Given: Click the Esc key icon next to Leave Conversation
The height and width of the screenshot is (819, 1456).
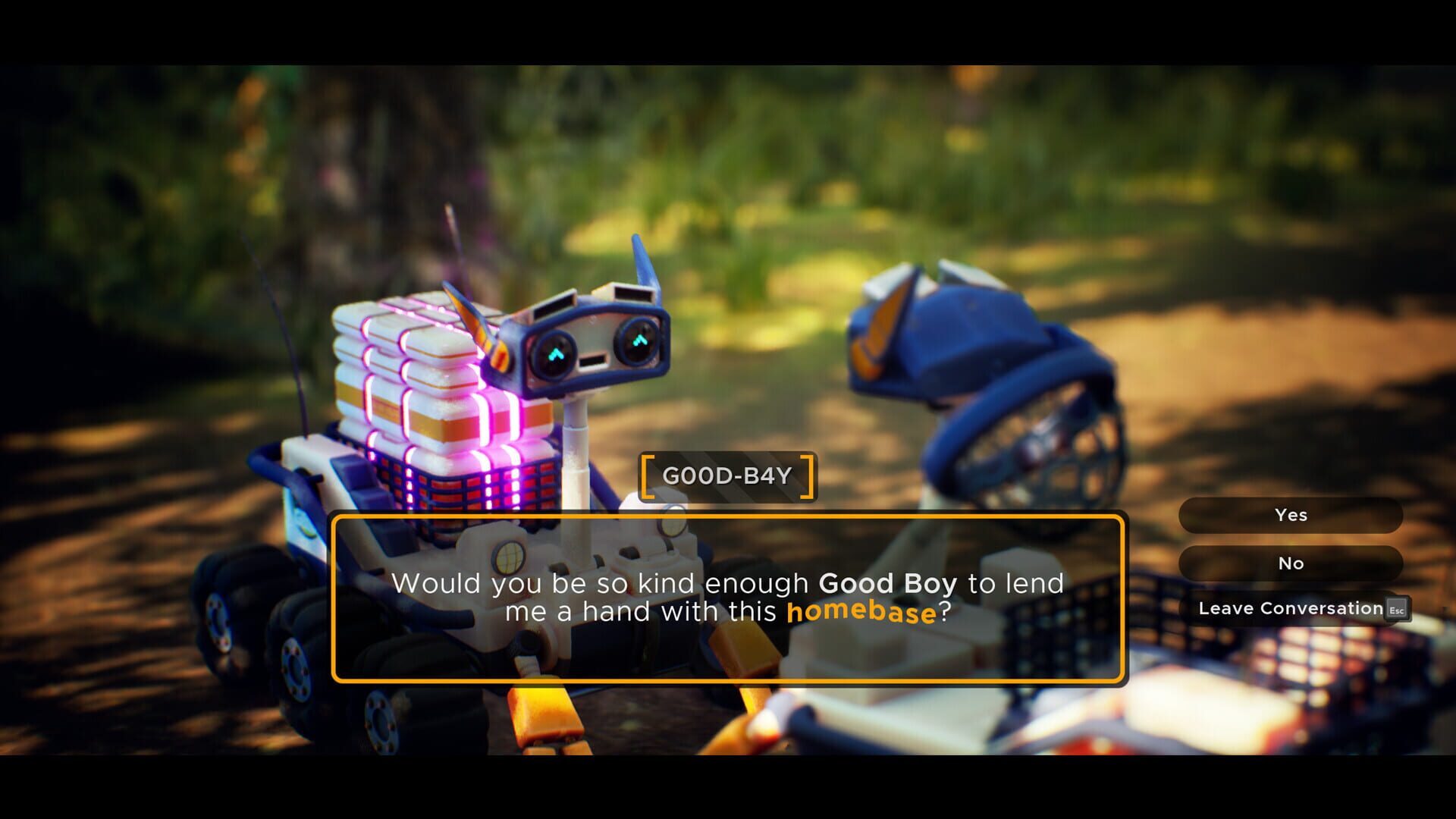Looking at the screenshot, I should pyautogui.click(x=1398, y=609).
